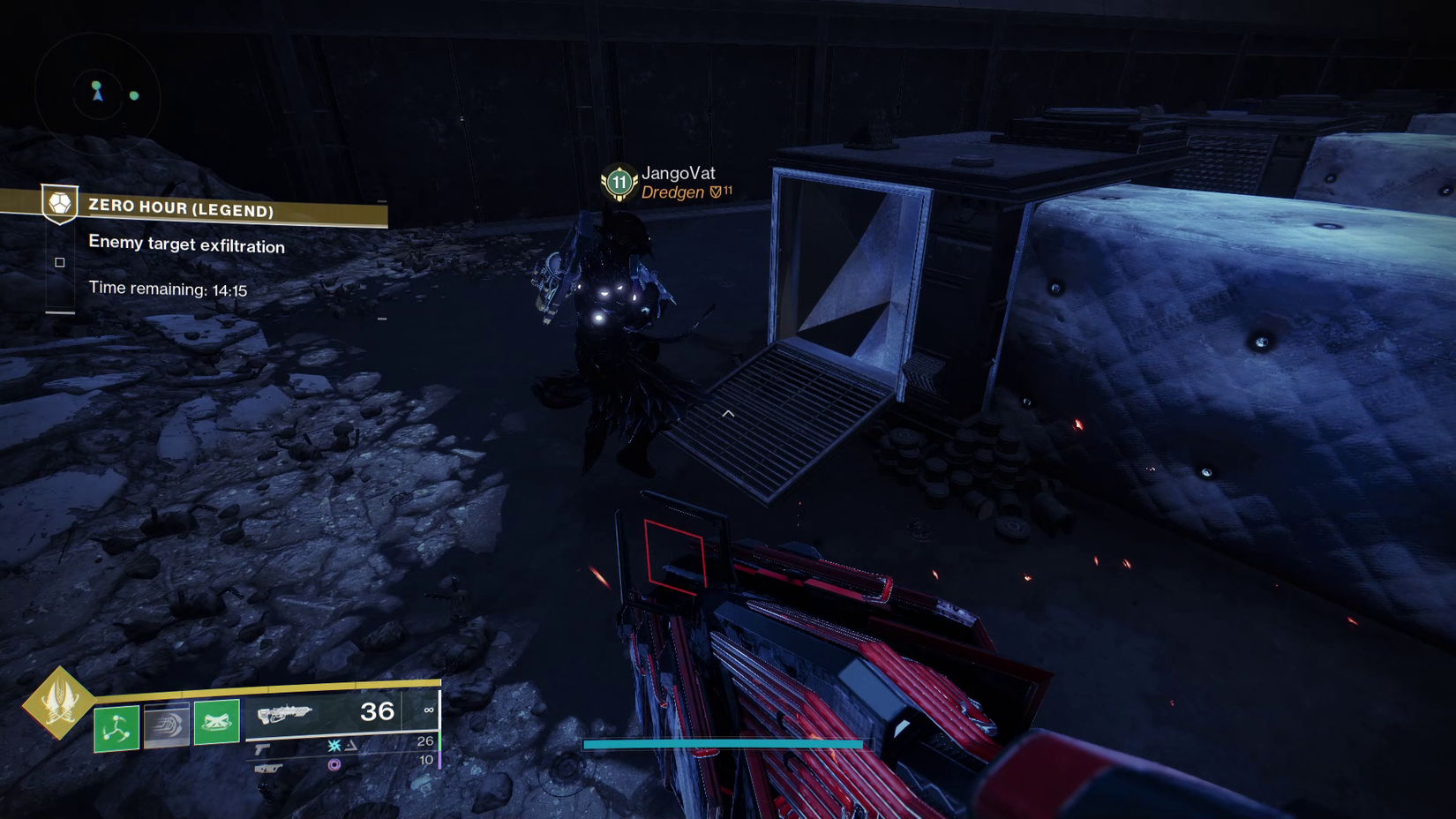This screenshot has height=819, width=1456.
Task: Select the greyed-out melee ability icon
Action: pyautogui.click(x=167, y=725)
